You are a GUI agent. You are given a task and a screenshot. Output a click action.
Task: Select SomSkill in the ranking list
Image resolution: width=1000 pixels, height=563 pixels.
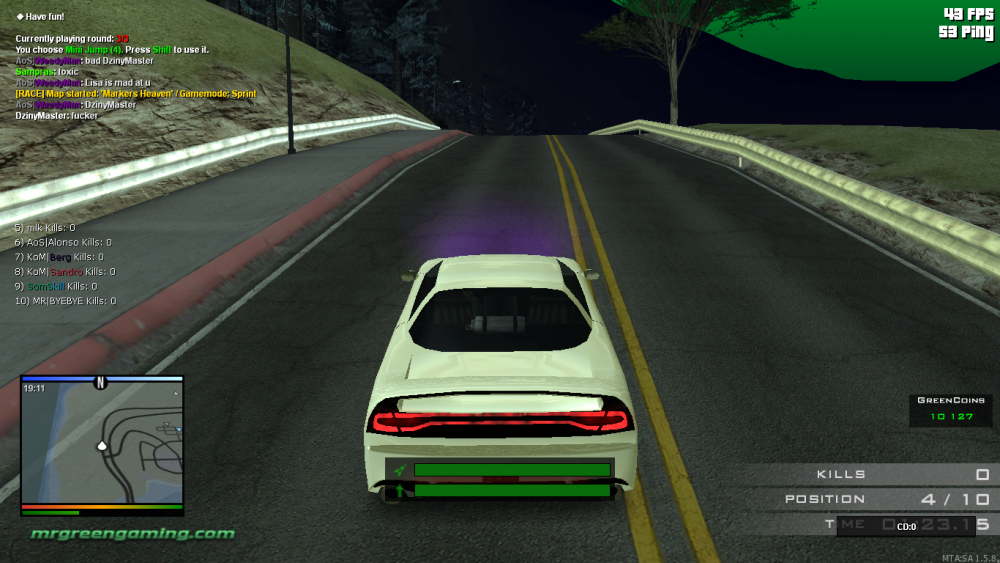[62, 286]
